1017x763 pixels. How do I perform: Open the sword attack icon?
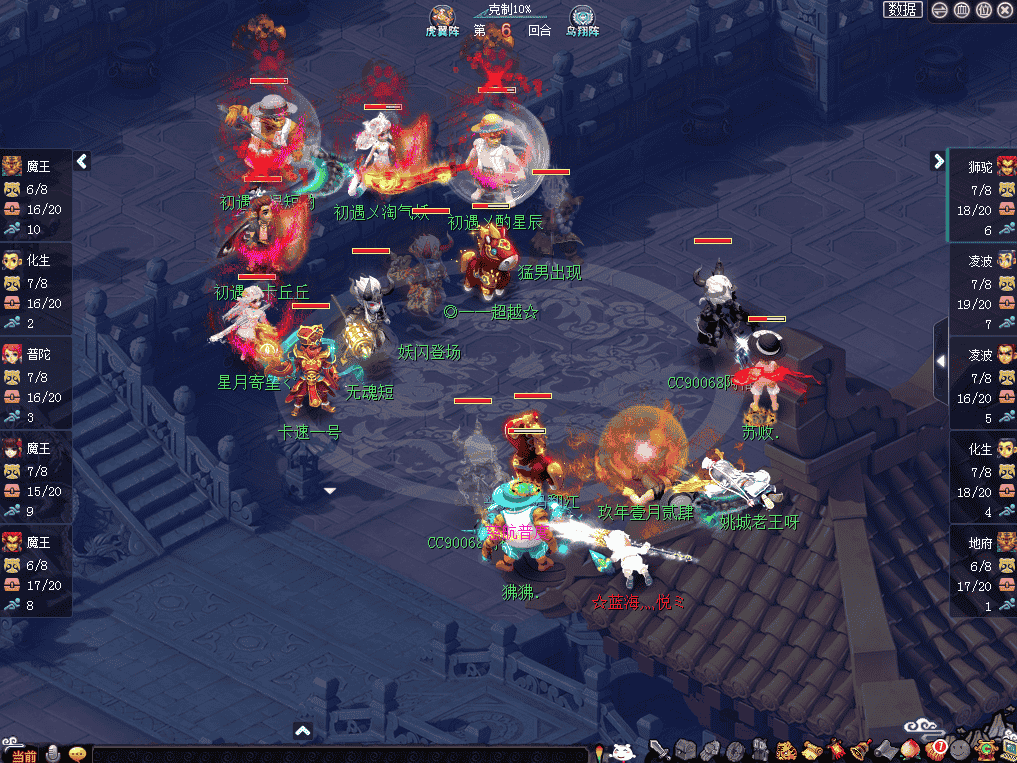click(x=659, y=750)
